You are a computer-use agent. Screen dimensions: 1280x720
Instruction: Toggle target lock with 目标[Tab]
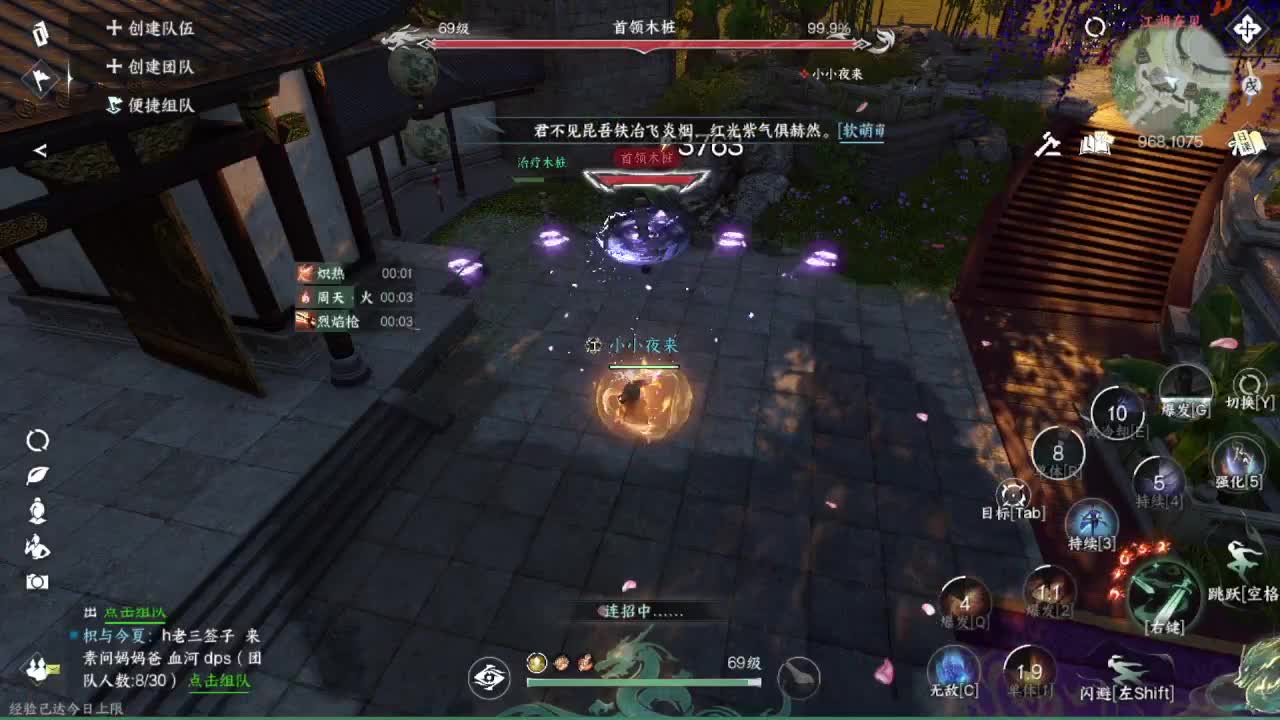(x=1013, y=495)
